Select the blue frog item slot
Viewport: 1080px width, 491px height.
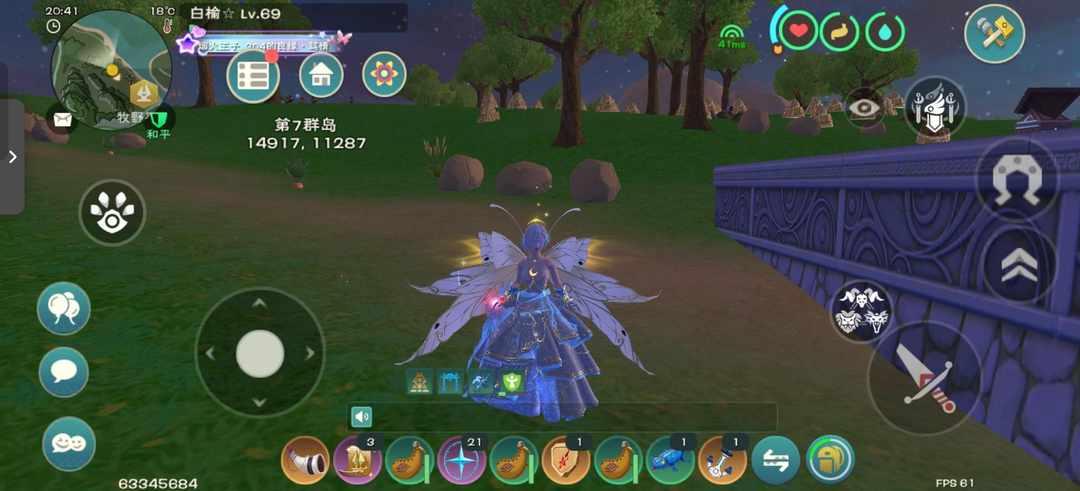(670, 461)
